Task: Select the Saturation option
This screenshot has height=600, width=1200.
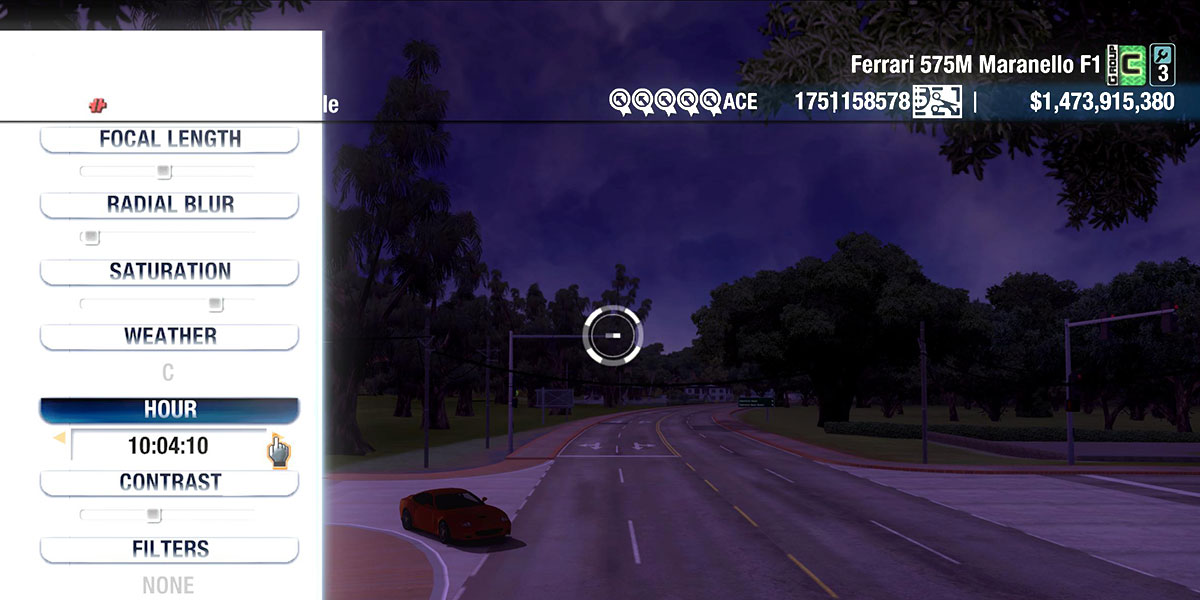Action: coord(169,271)
